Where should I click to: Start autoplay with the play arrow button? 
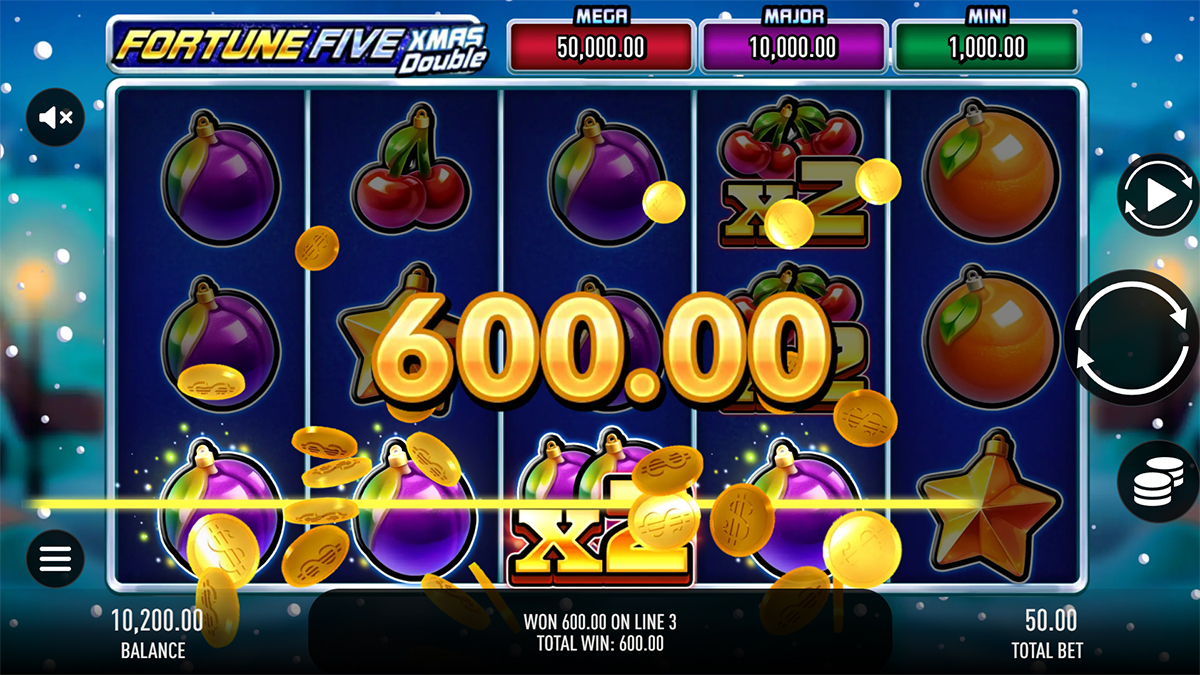[1158, 196]
